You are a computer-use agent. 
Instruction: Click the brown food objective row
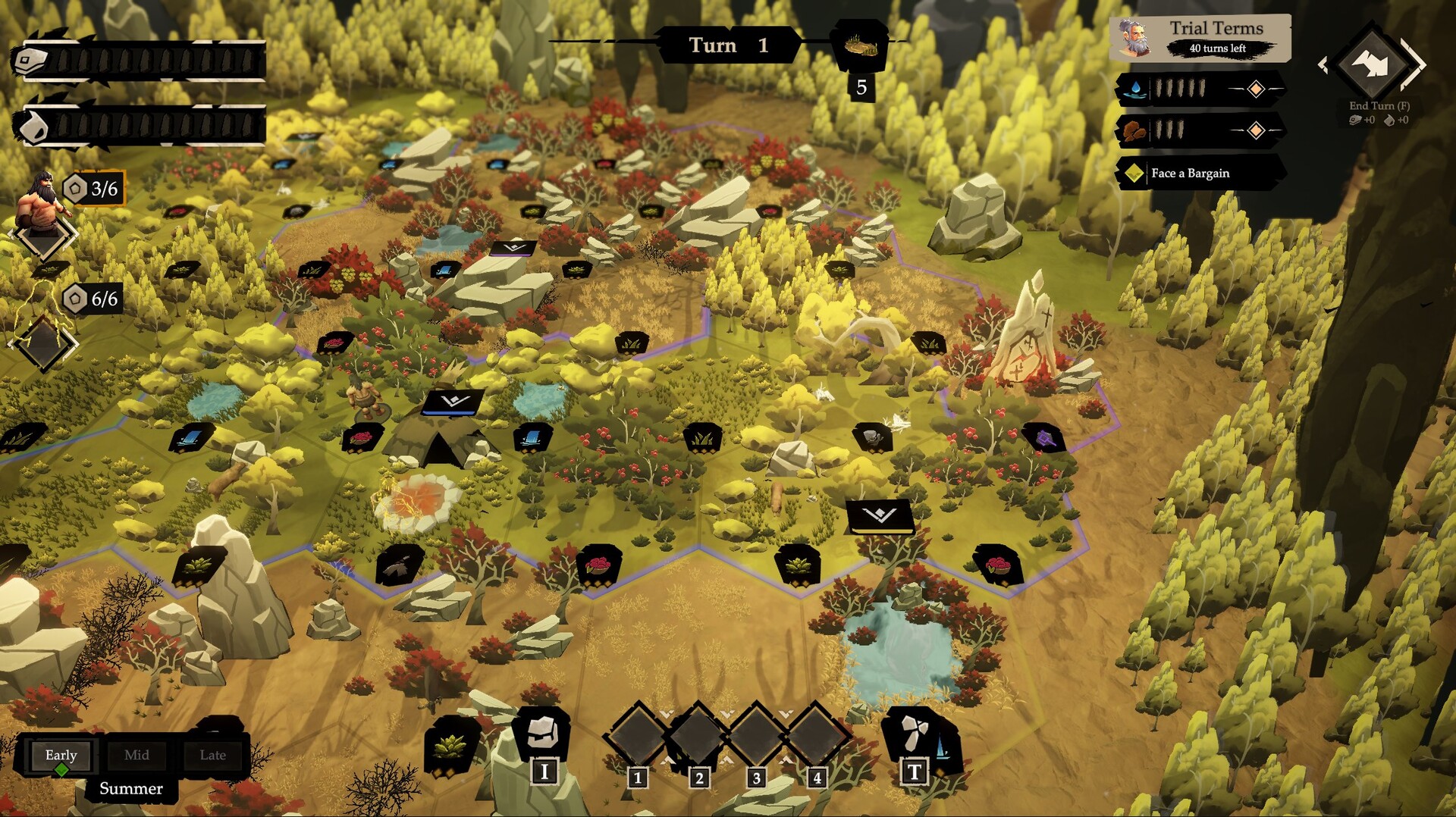pyautogui.click(x=1199, y=131)
